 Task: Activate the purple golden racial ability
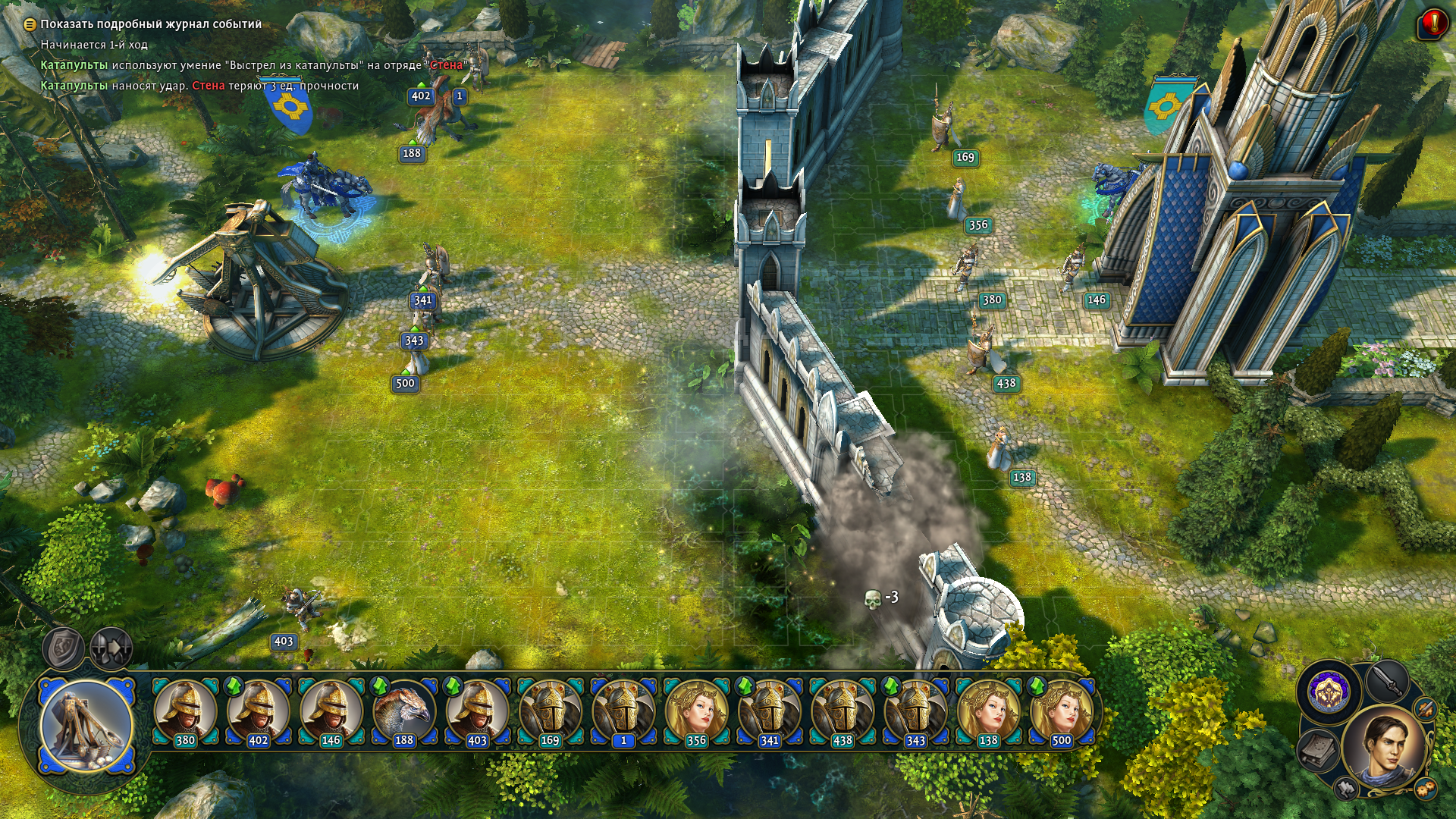click(1329, 691)
